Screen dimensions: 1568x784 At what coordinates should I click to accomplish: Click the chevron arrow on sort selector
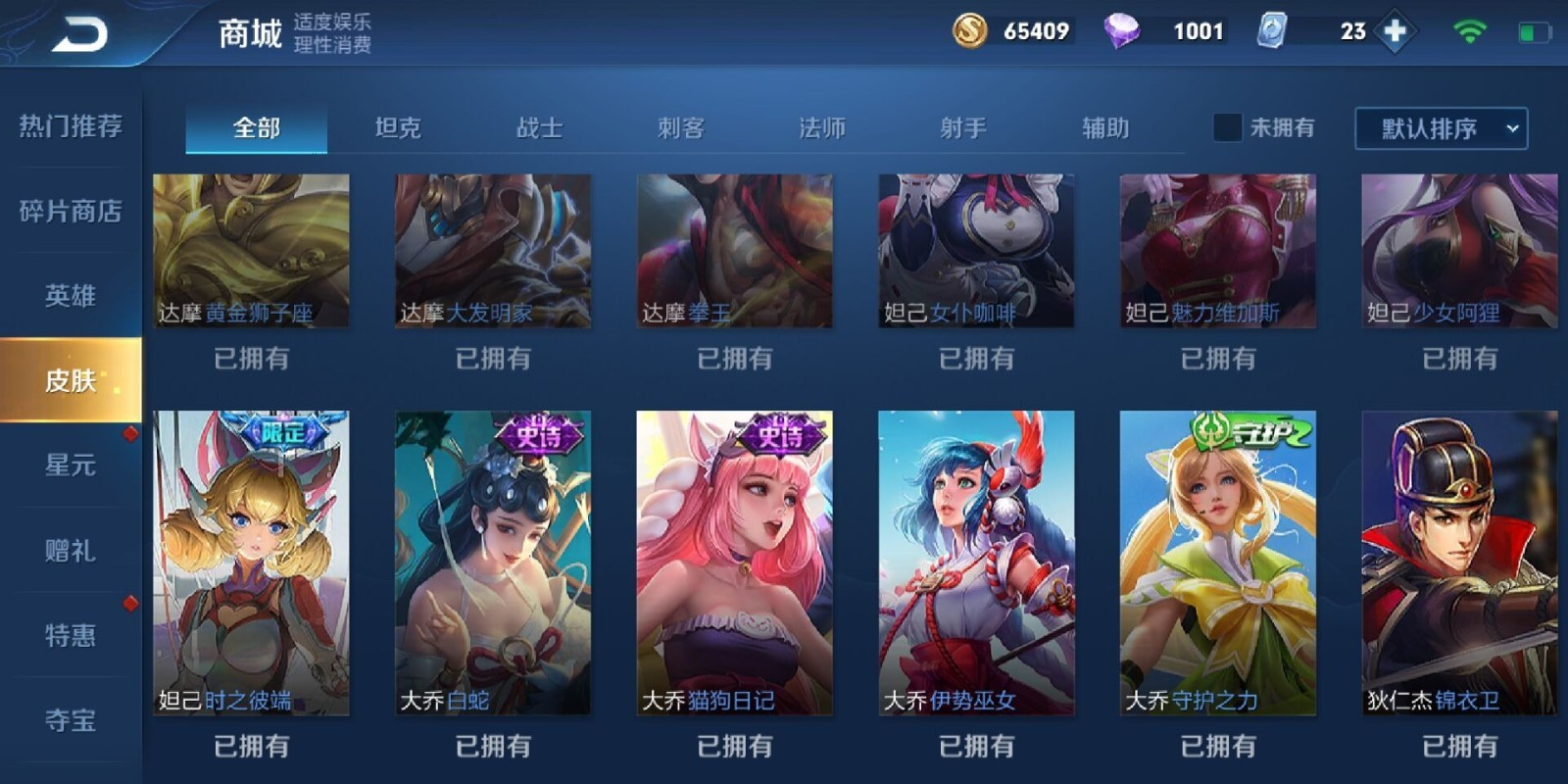(1510, 127)
